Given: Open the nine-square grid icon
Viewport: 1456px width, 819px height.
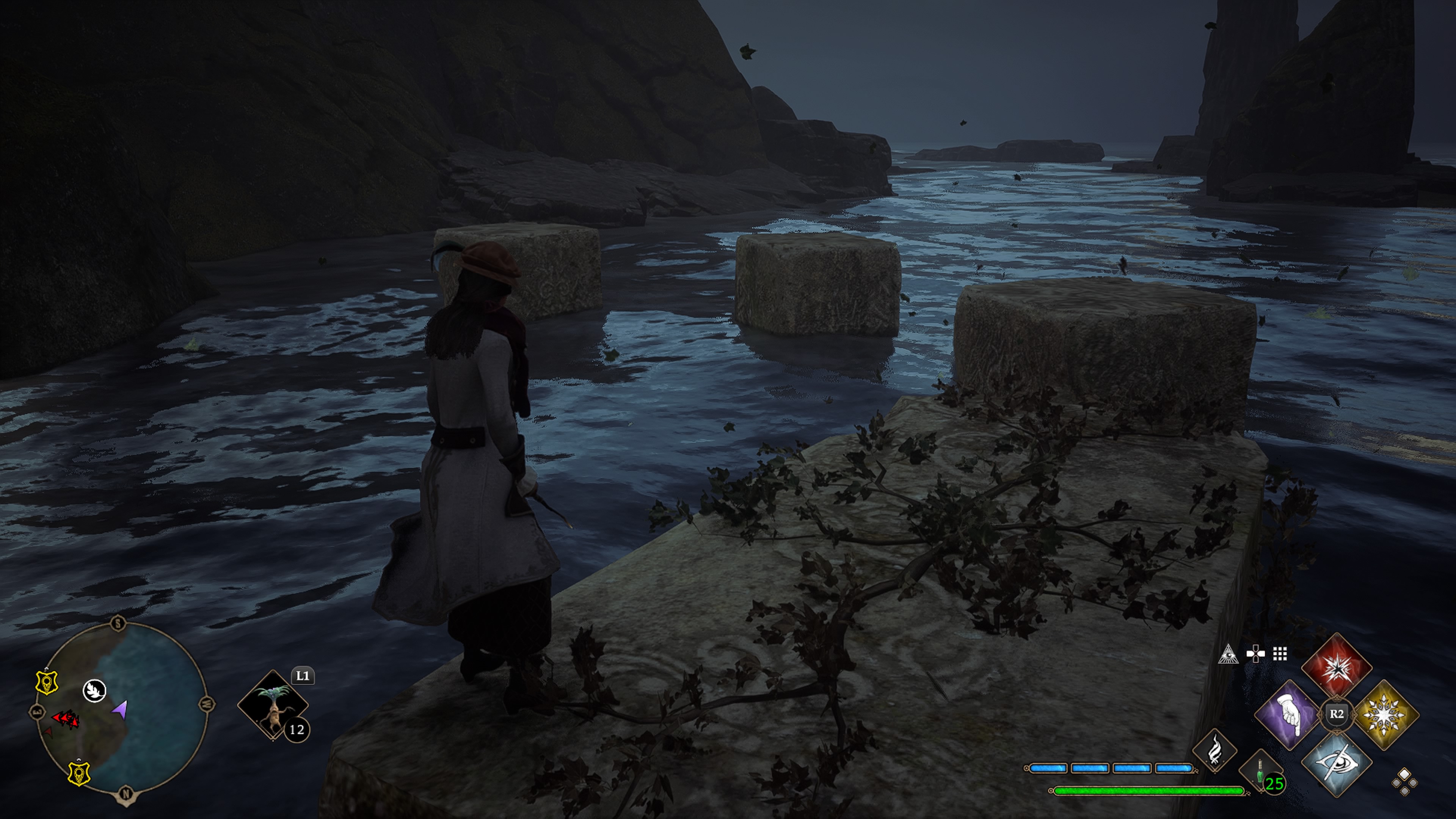Looking at the screenshot, I should 1280,654.
